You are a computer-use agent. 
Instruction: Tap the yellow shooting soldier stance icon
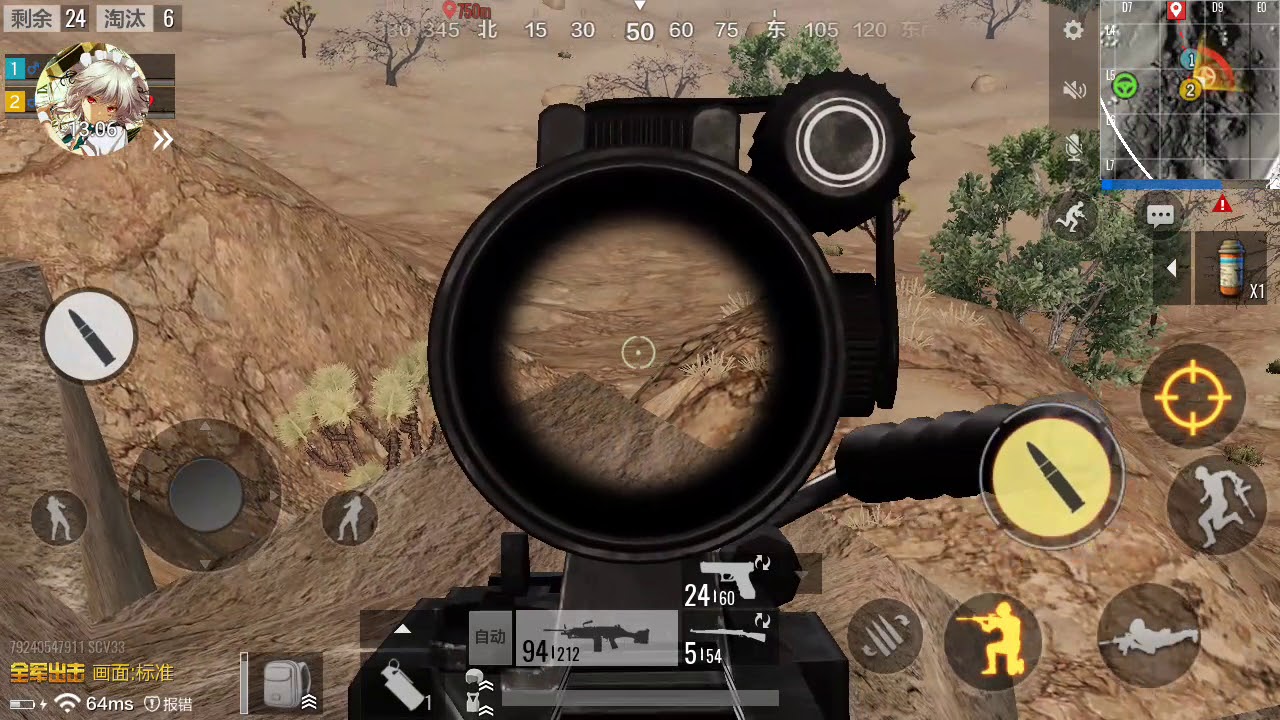coord(992,641)
